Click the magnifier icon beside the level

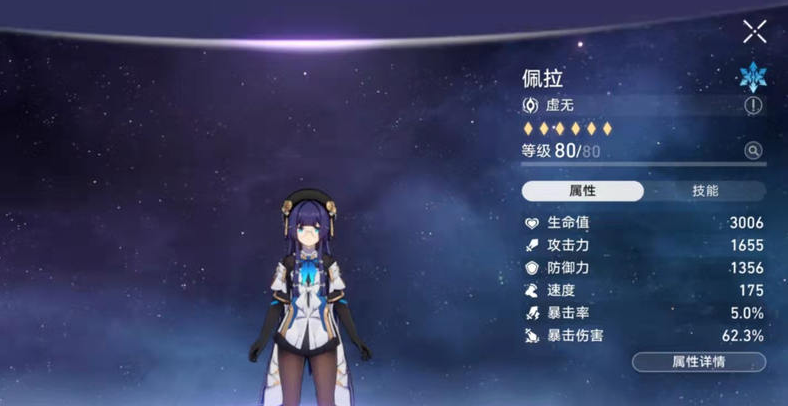pos(753,151)
